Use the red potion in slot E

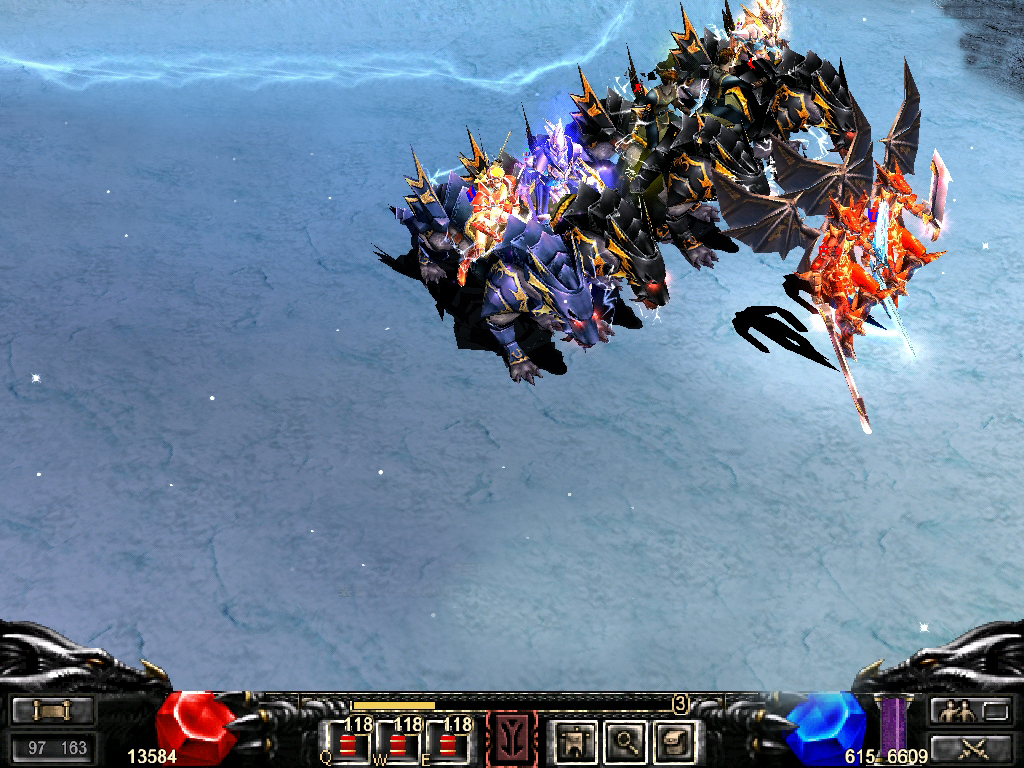tap(446, 744)
